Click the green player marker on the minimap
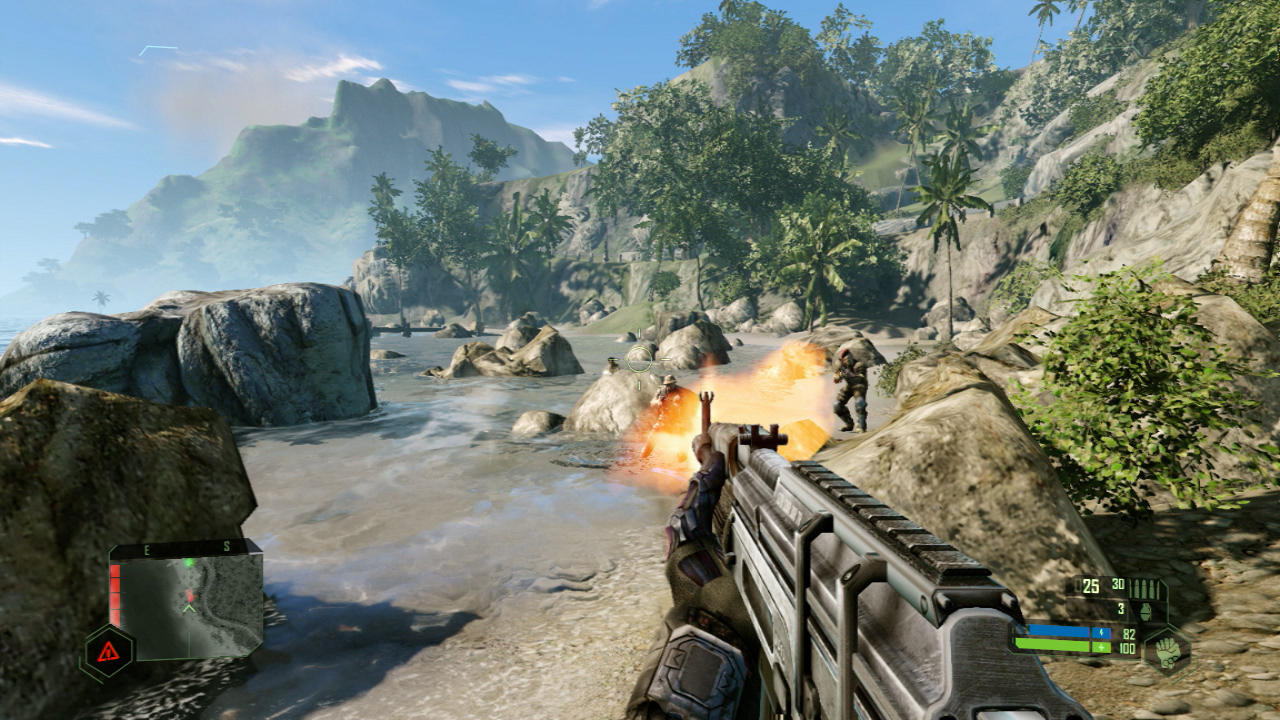The image size is (1280, 720). click(189, 562)
